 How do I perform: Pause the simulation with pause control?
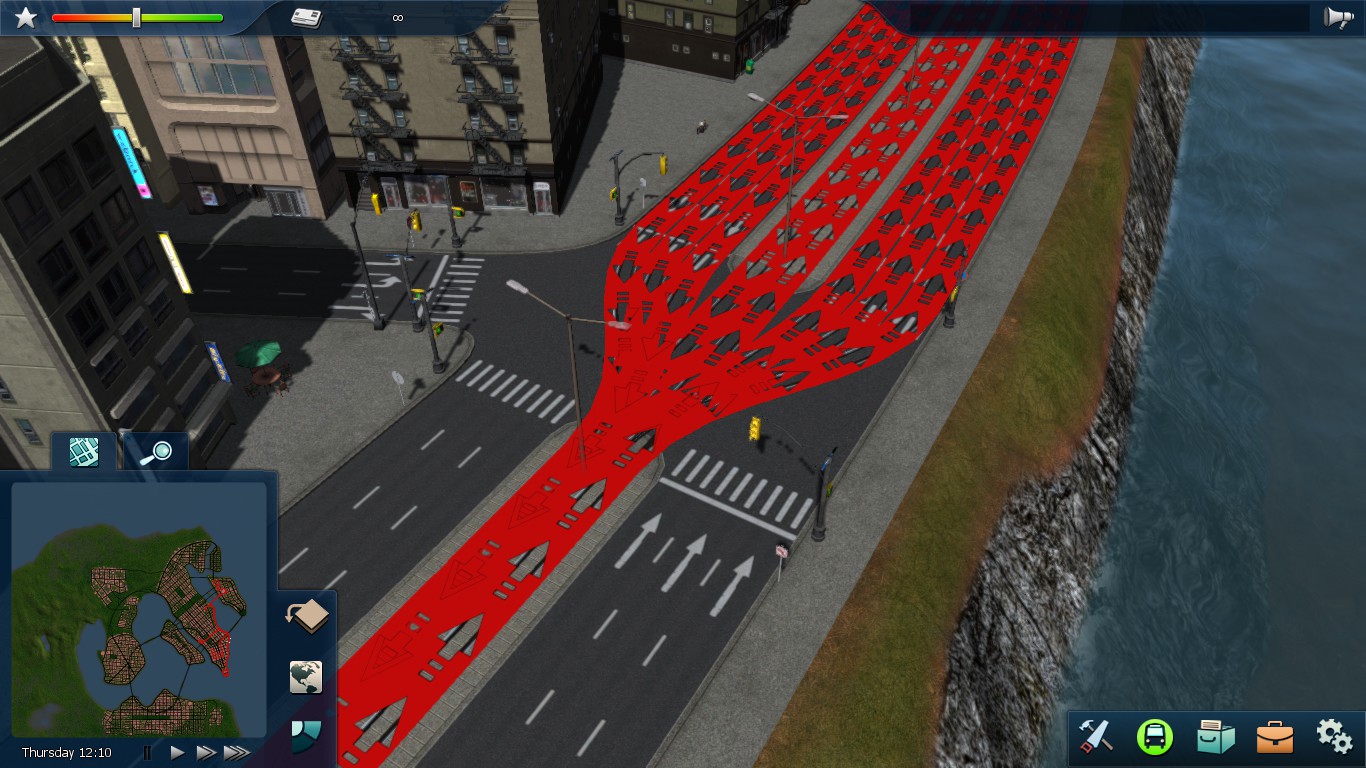[147, 753]
